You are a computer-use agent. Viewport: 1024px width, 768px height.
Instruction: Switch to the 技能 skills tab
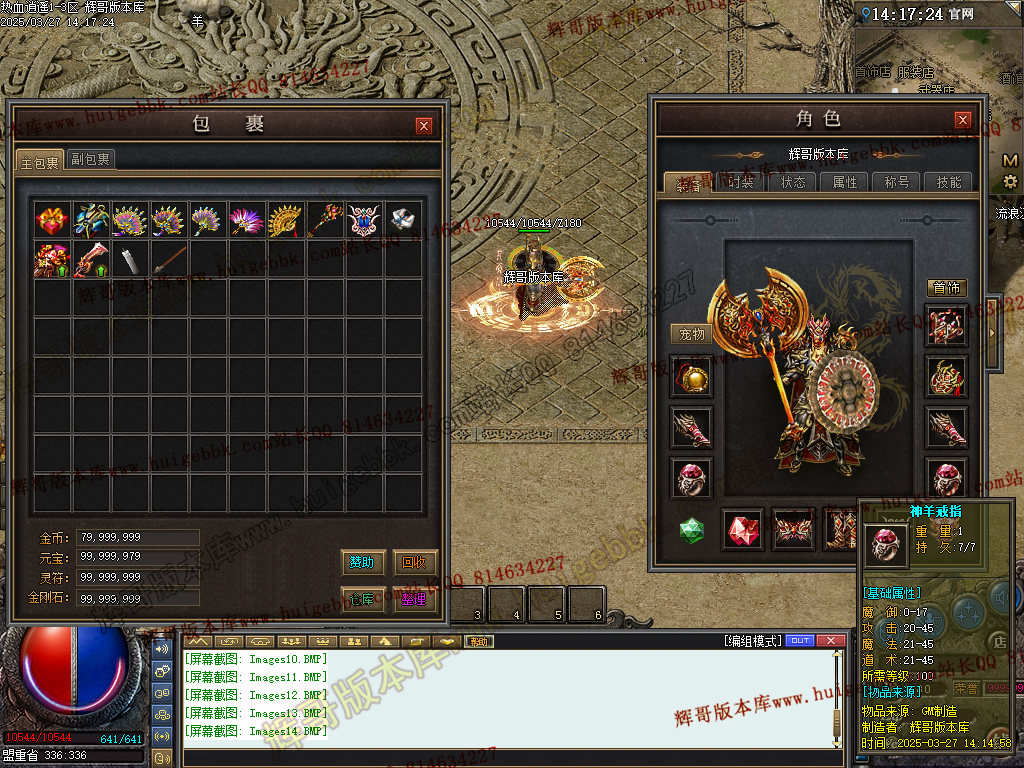coord(949,182)
